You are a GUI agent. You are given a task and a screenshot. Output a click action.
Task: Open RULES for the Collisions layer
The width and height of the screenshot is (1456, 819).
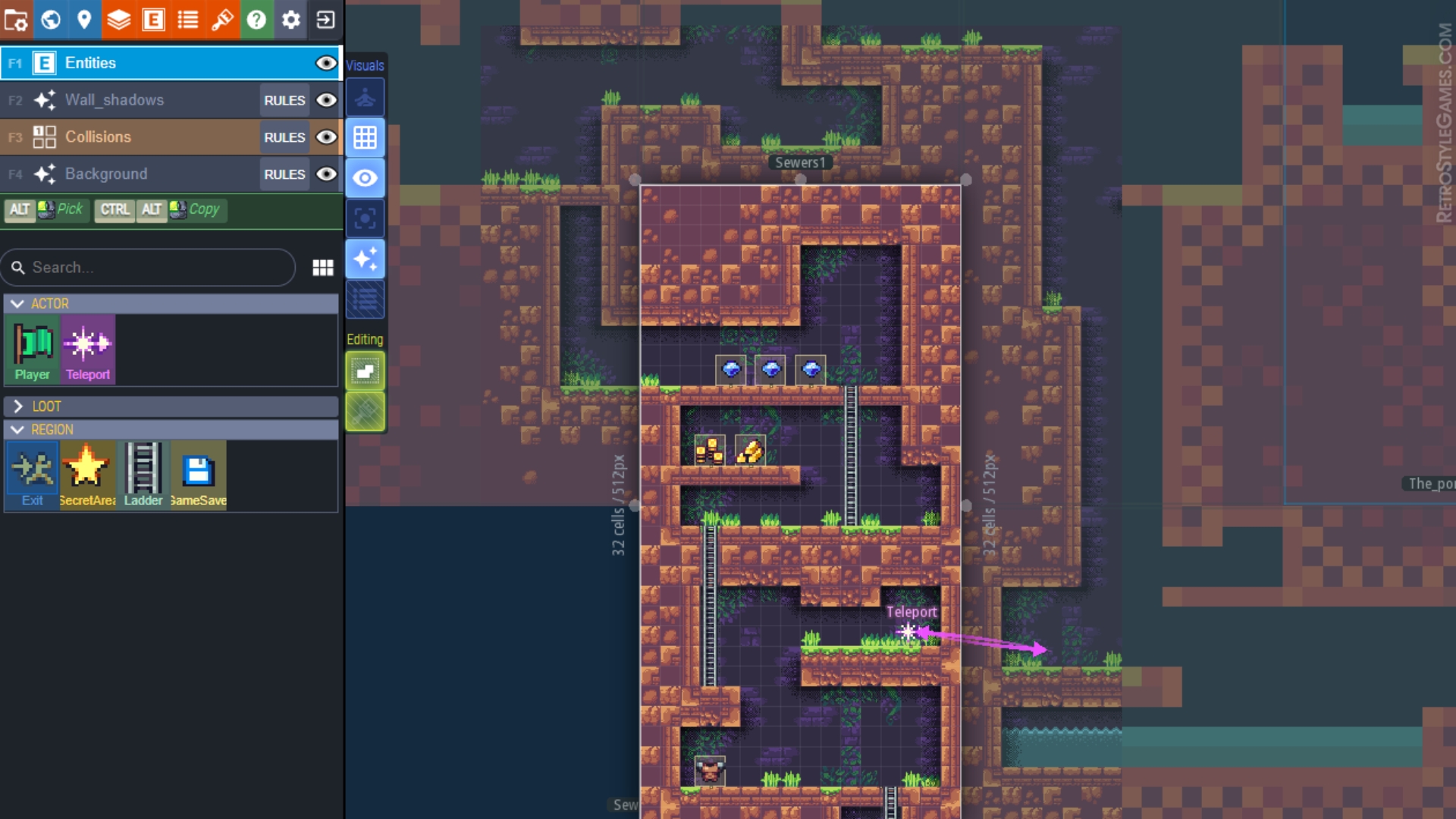(284, 137)
